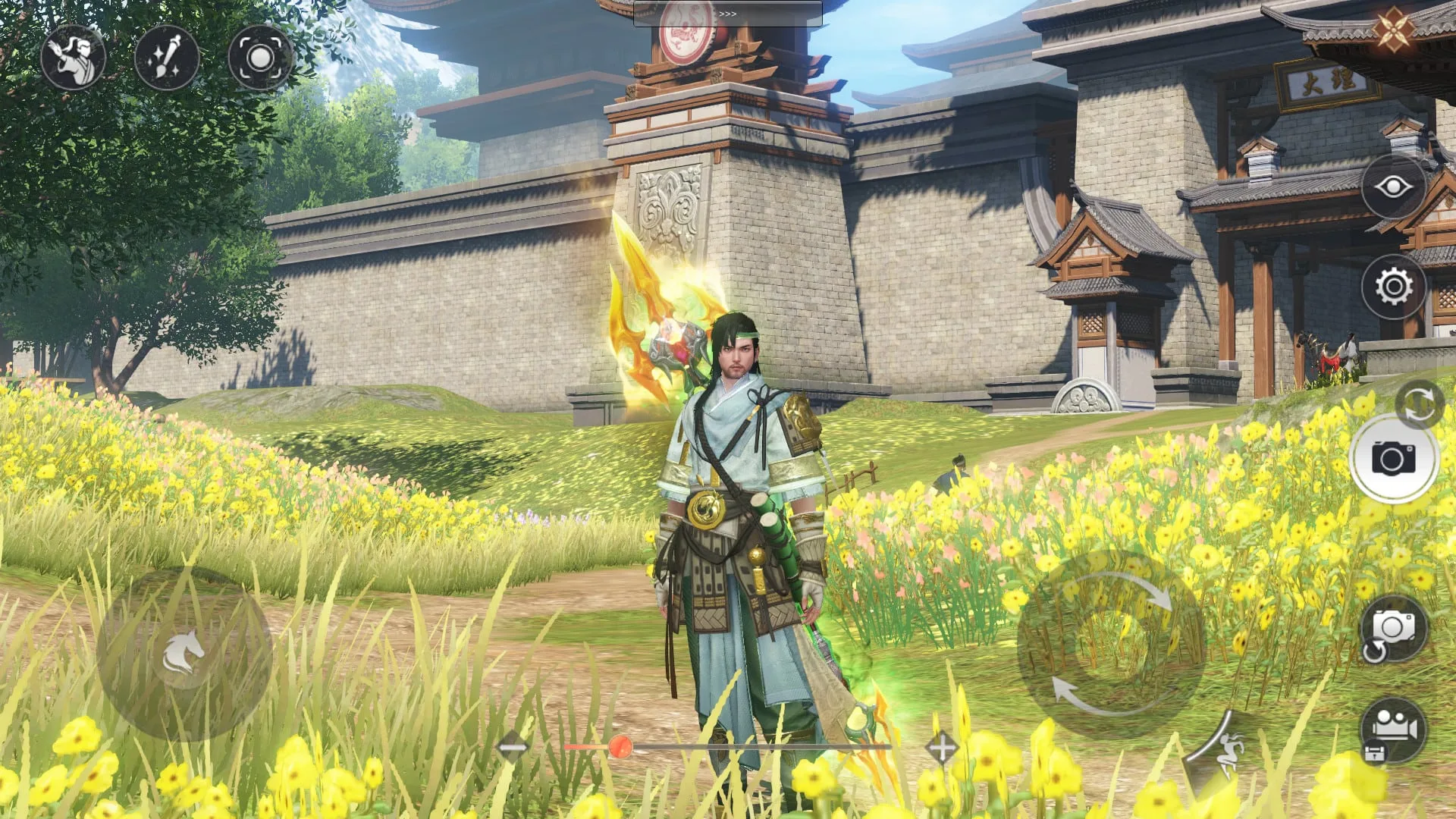Tap the horse-head movement joystick
Viewport: 1456px width, 819px height.
[x=184, y=654]
